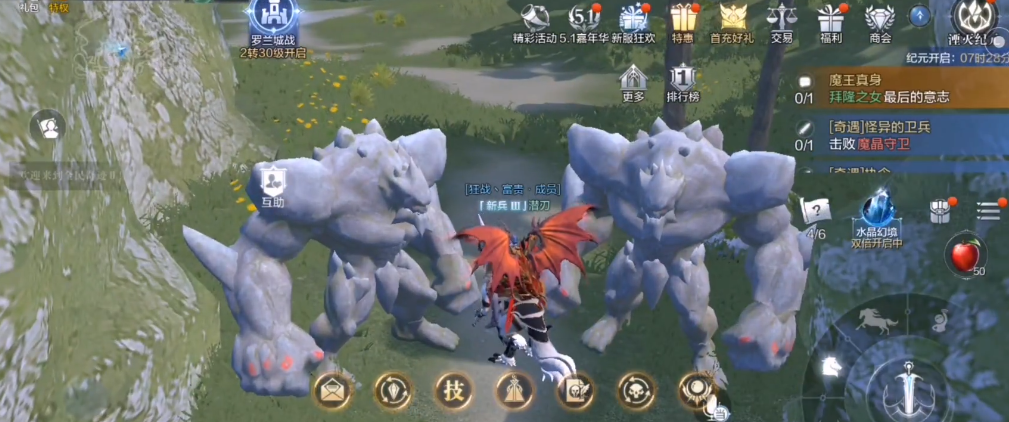Image resolution: width=1009 pixels, height=422 pixels.
Task: Enter the 水晶幻境 crystal realm event
Action: [x=876, y=214]
